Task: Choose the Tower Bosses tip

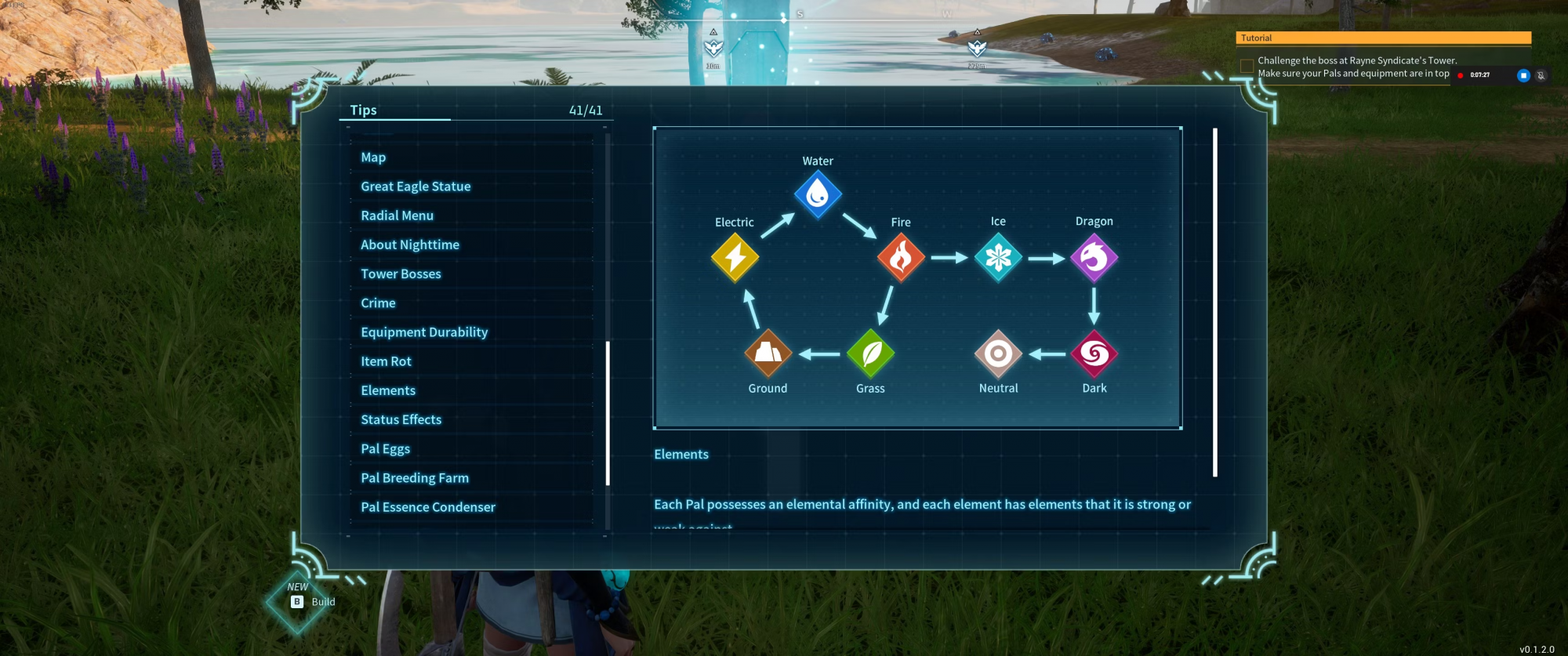Action: [401, 274]
